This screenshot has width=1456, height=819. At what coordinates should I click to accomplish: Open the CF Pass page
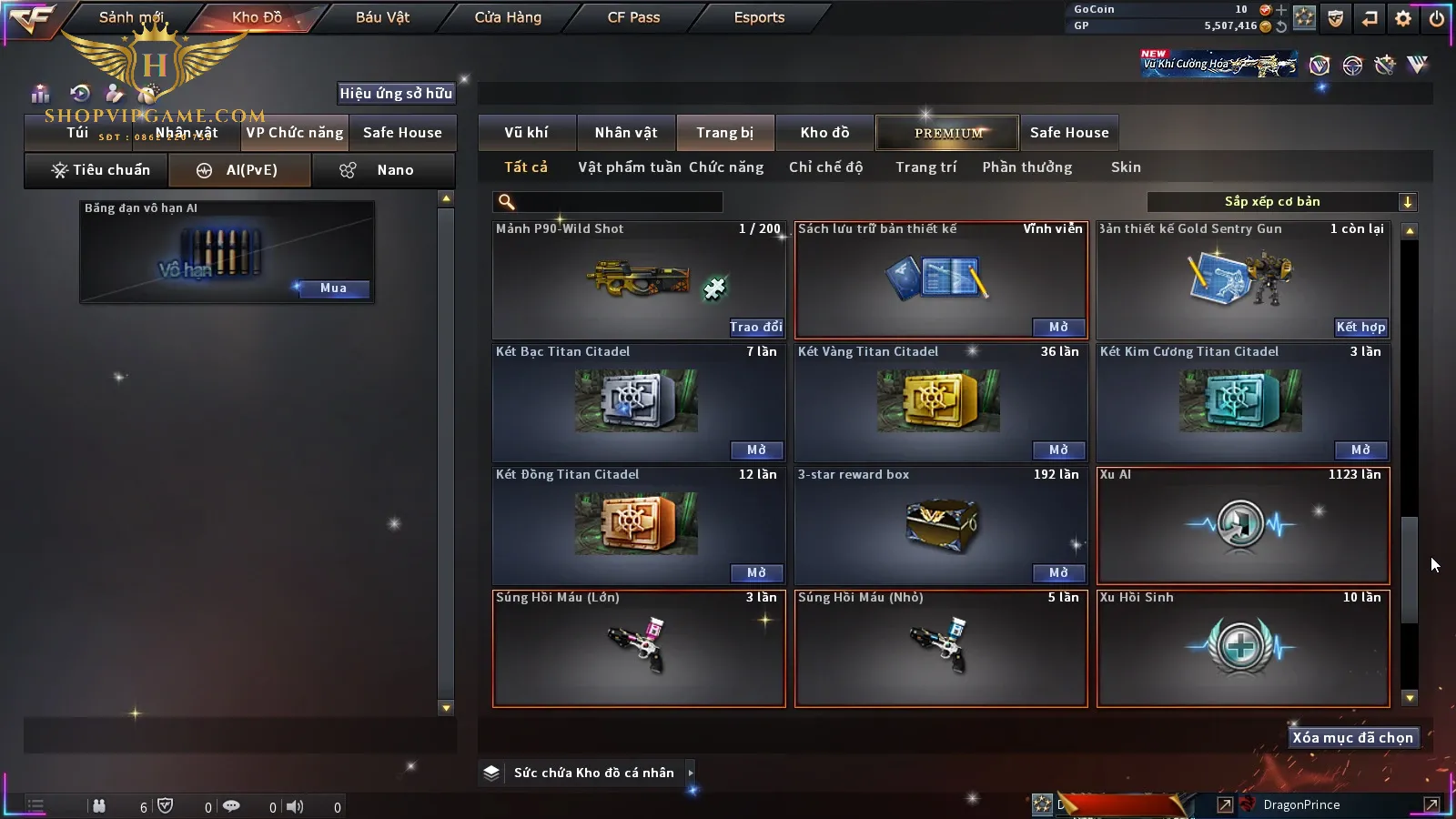[633, 17]
